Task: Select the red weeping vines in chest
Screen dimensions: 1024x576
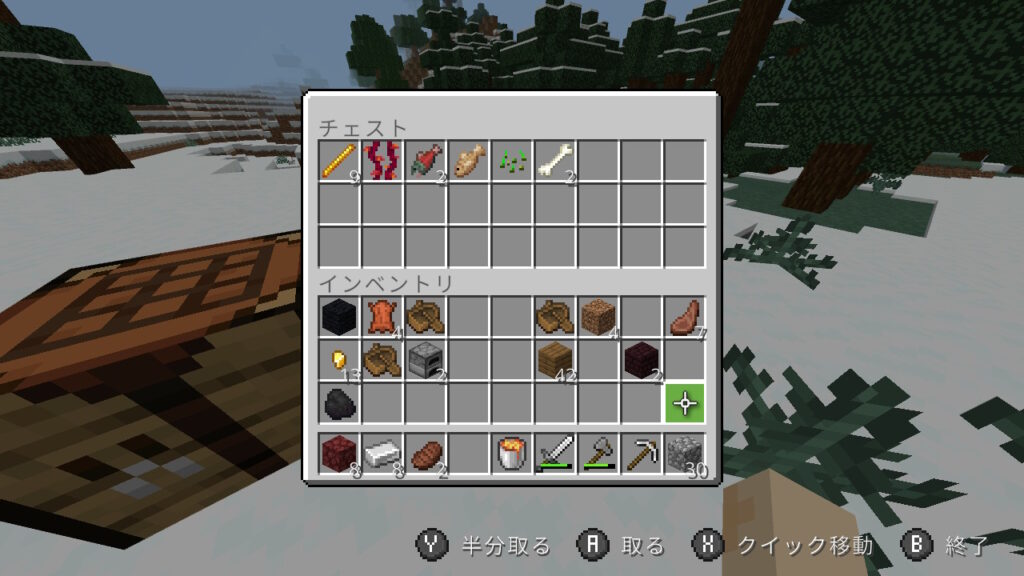Action: [x=383, y=161]
